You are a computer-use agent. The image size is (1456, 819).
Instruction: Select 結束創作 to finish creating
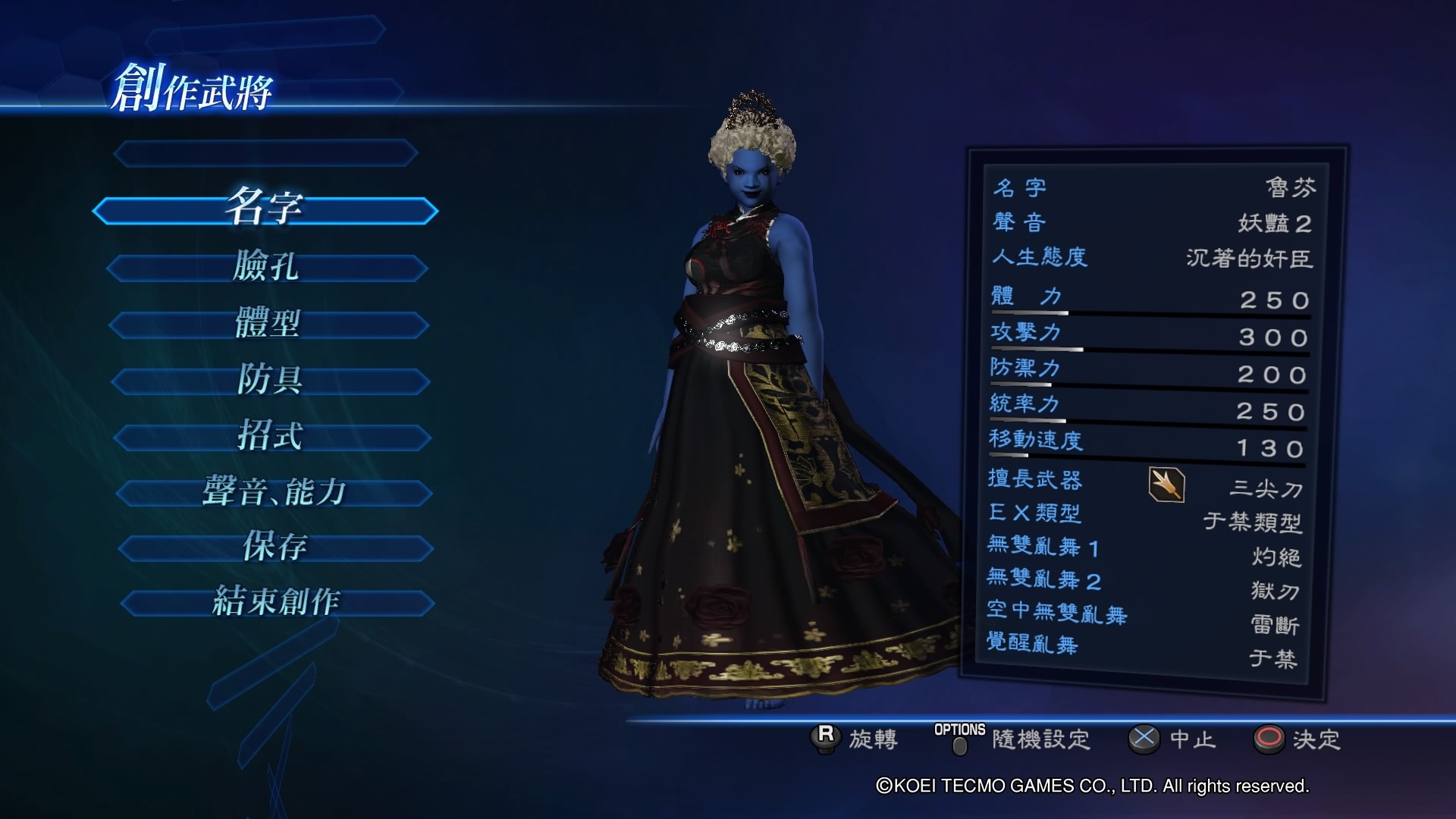pyautogui.click(x=277, y=603)
